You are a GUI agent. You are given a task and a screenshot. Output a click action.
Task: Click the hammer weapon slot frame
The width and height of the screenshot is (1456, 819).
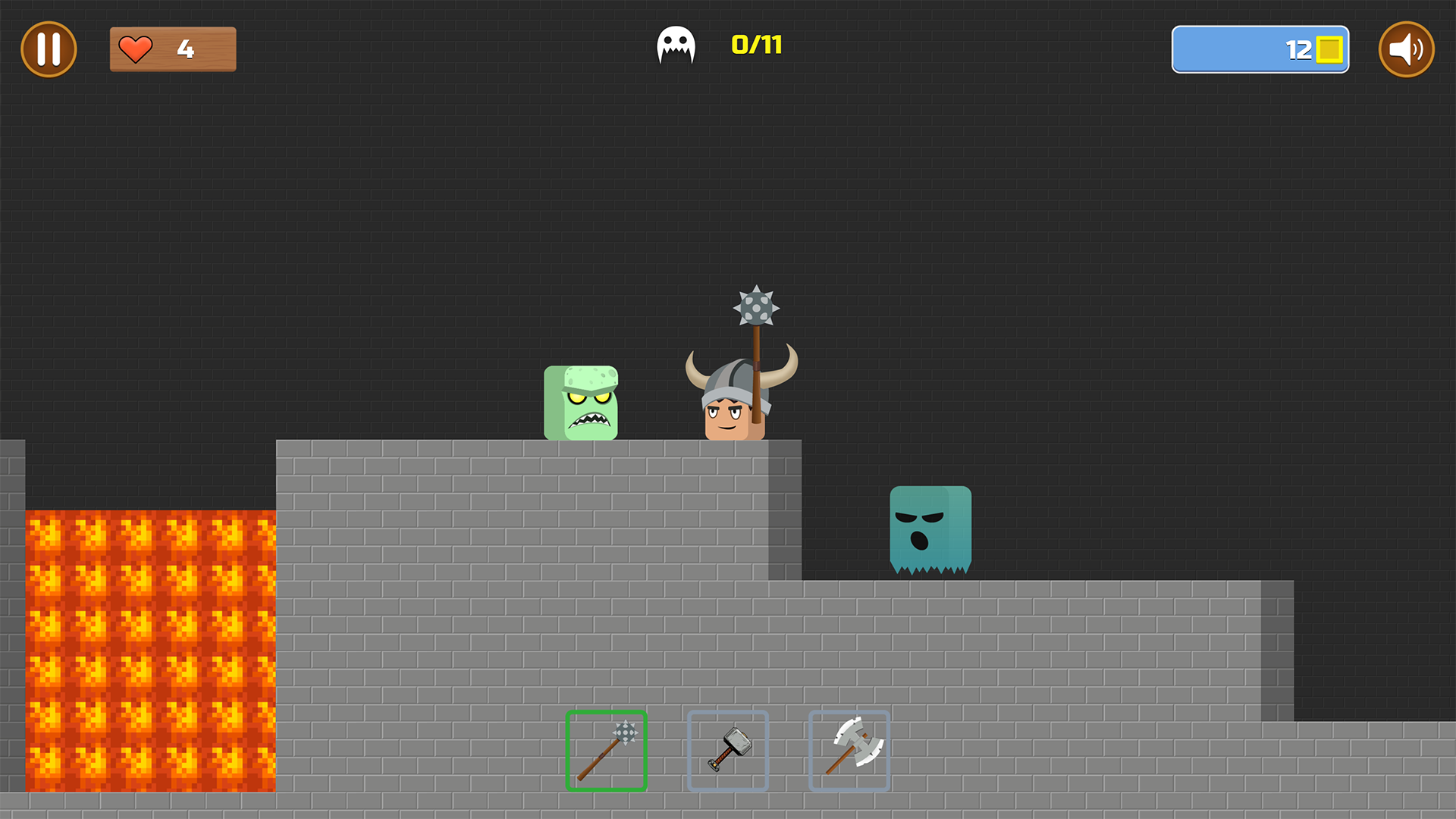728,751
